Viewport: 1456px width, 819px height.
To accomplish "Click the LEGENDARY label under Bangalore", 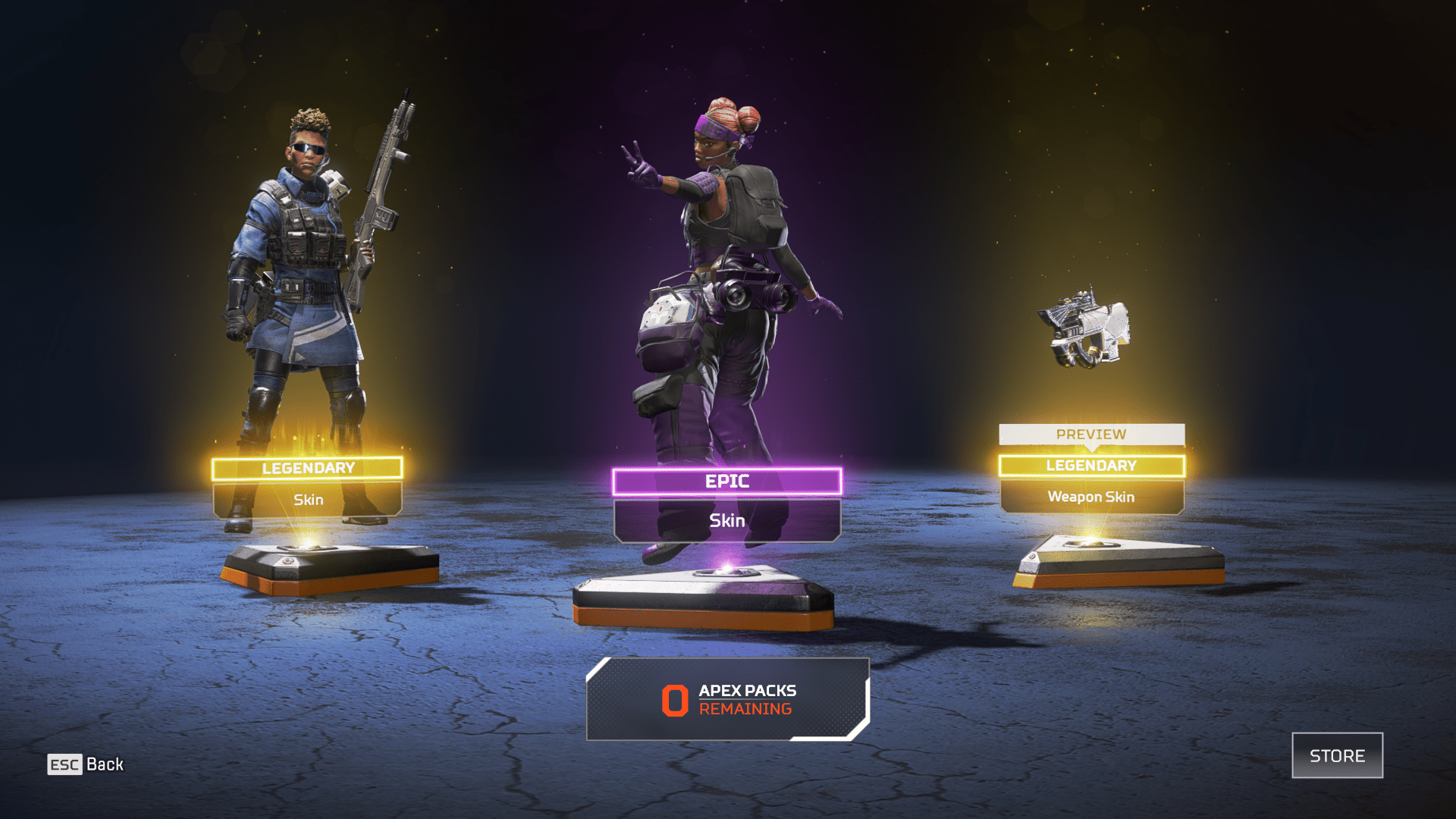I will (x=307, y=468).
